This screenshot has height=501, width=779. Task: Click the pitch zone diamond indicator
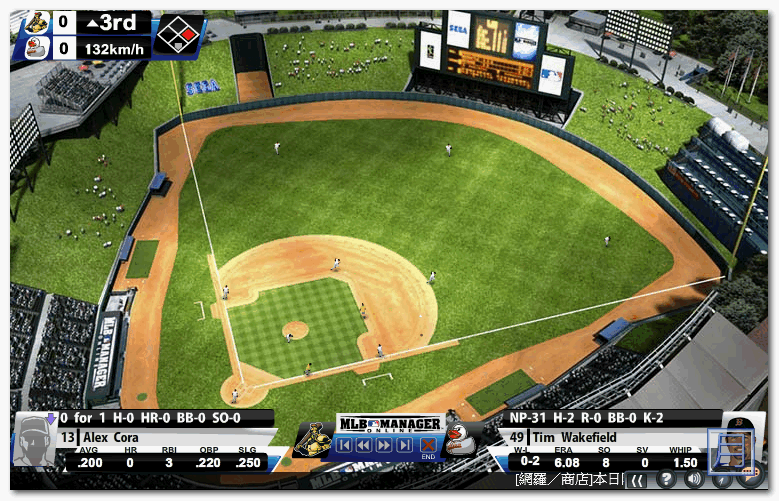pyautogui.click(x=177, y=34)
